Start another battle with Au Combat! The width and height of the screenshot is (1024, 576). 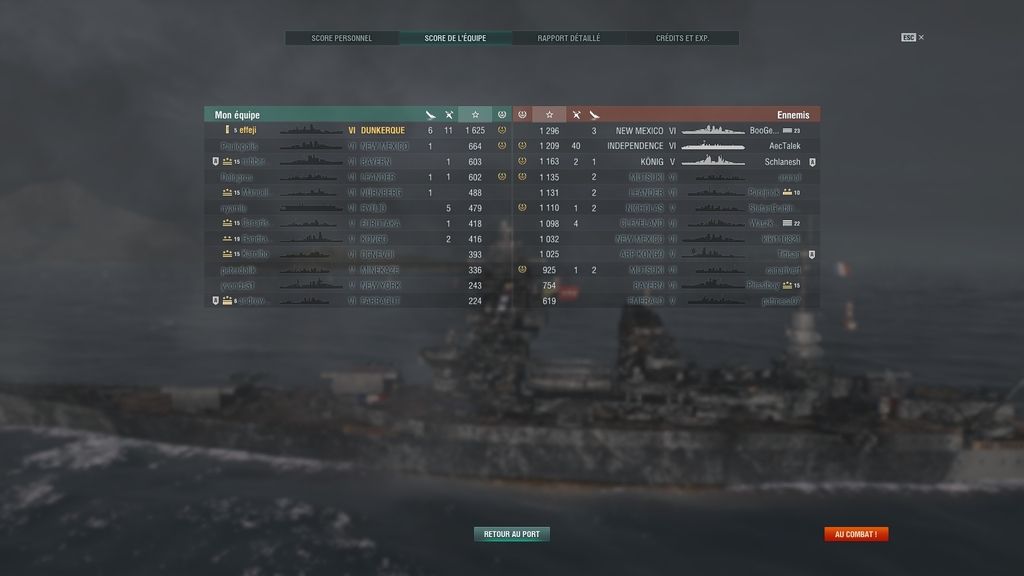[x=855, y=534]
